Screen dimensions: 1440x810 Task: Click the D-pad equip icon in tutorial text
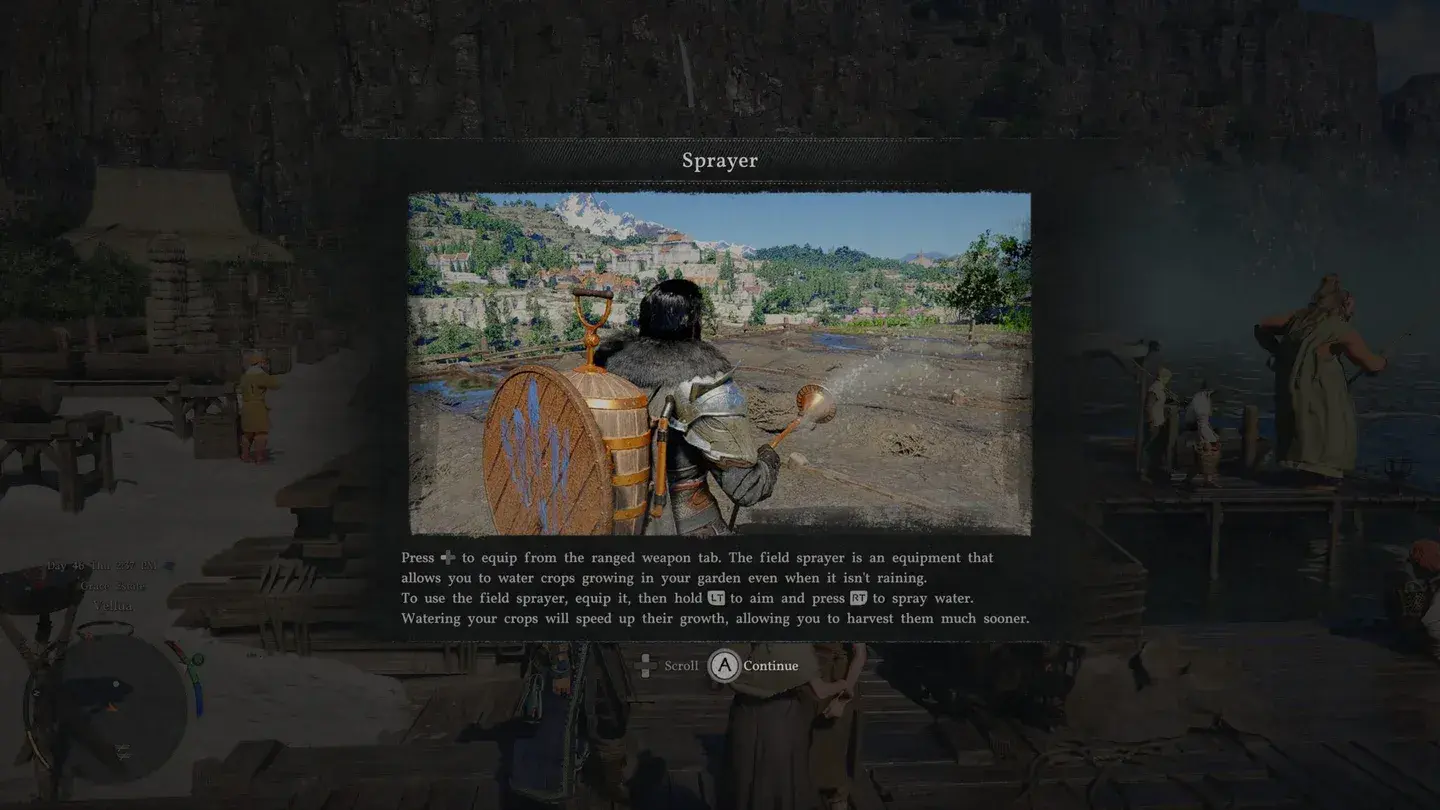coord(447,558)
